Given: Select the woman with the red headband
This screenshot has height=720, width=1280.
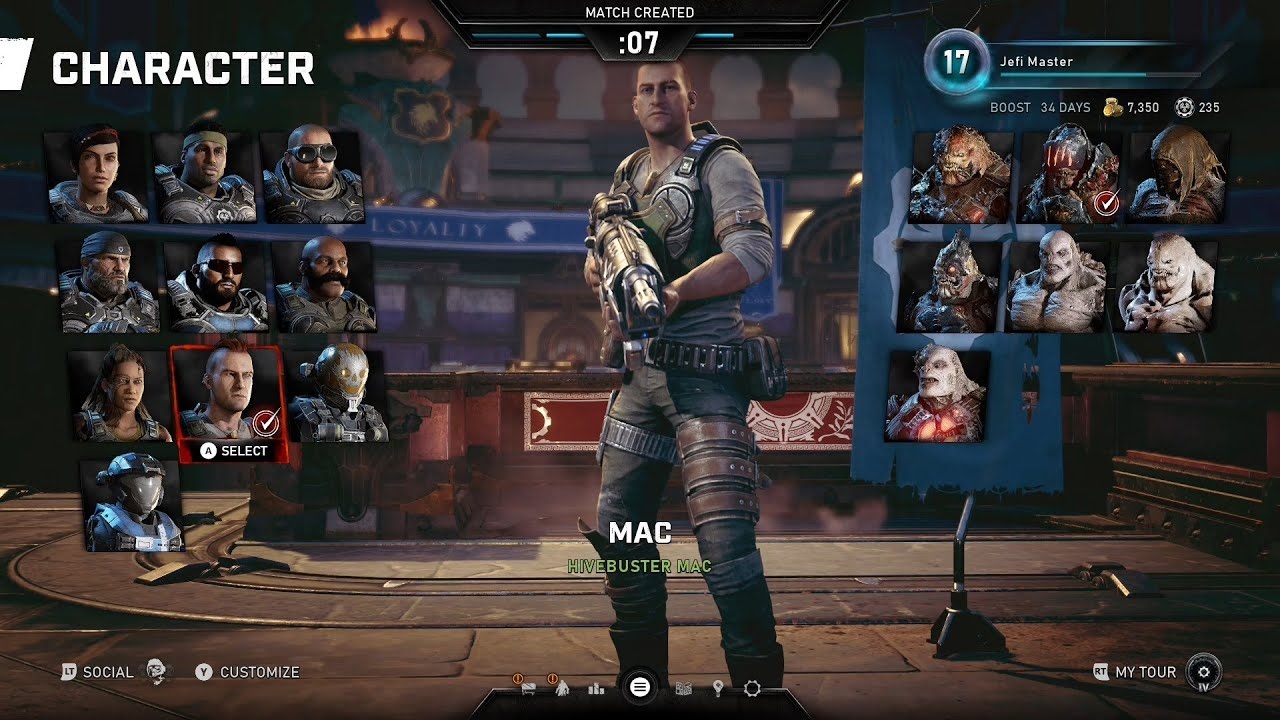Looking at the screenshot, I should tap(96, 174).
